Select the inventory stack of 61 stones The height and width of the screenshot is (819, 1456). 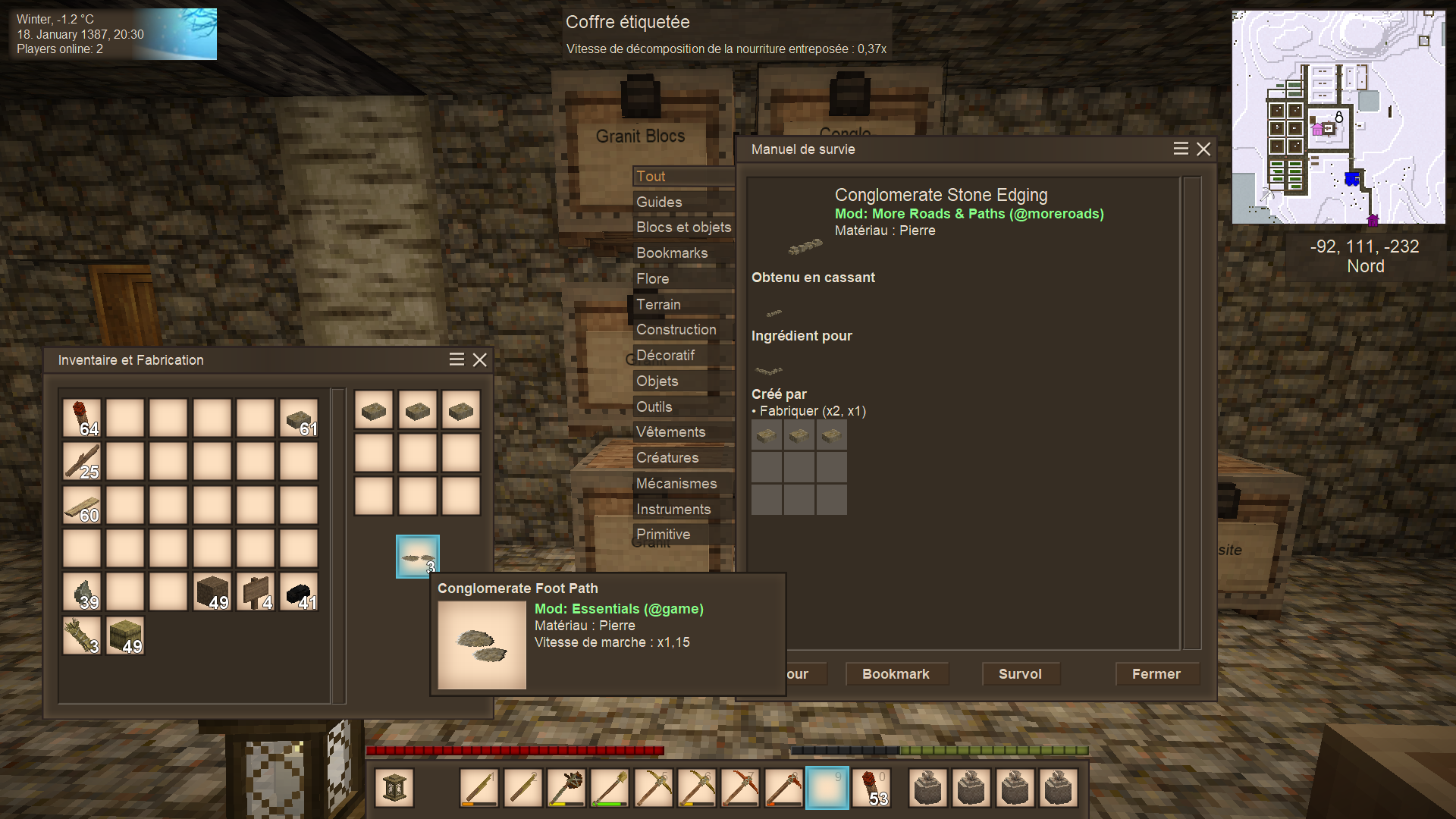click(299, 418)
